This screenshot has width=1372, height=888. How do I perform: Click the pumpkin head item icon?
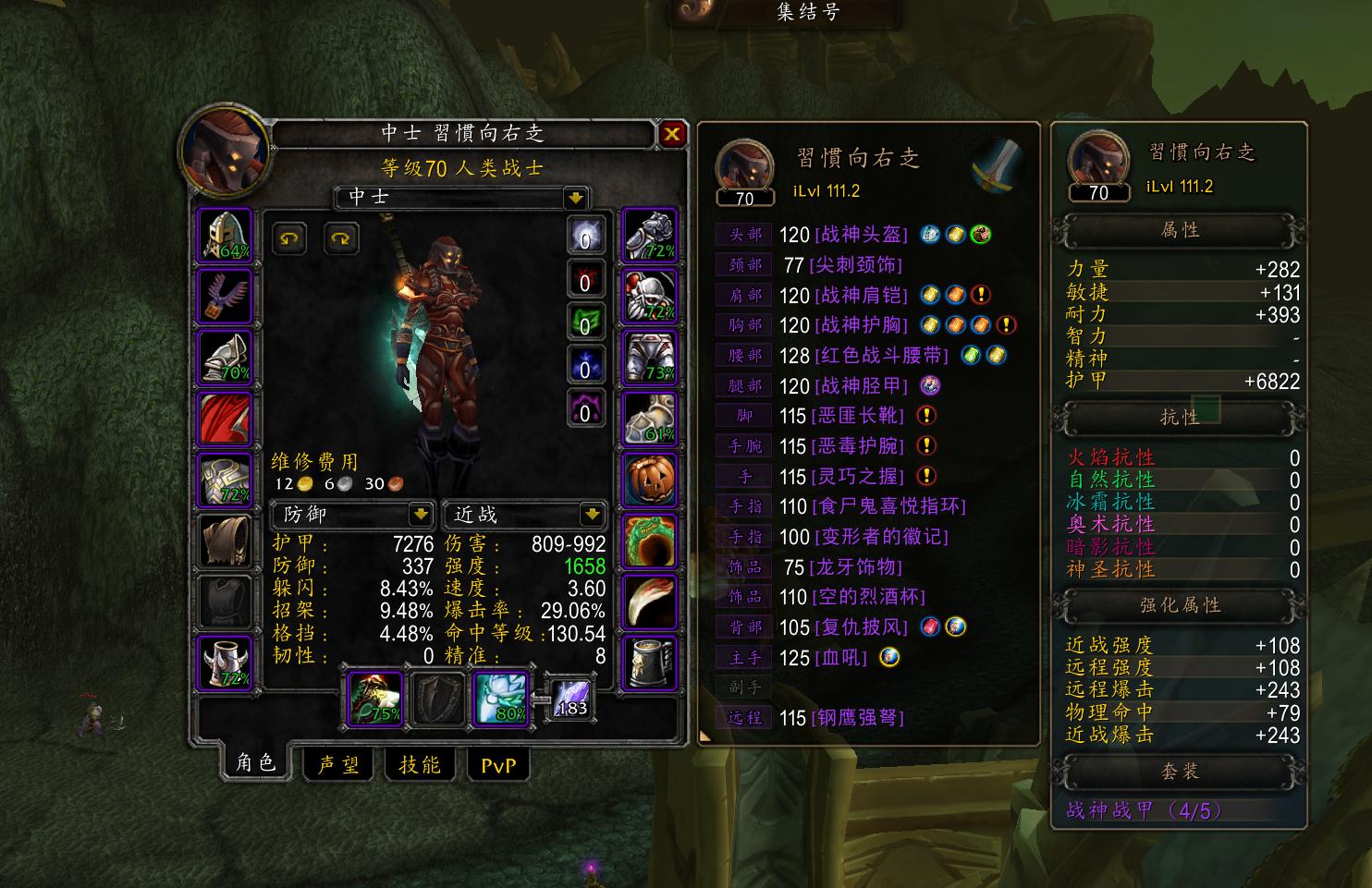tap(650, 478)
